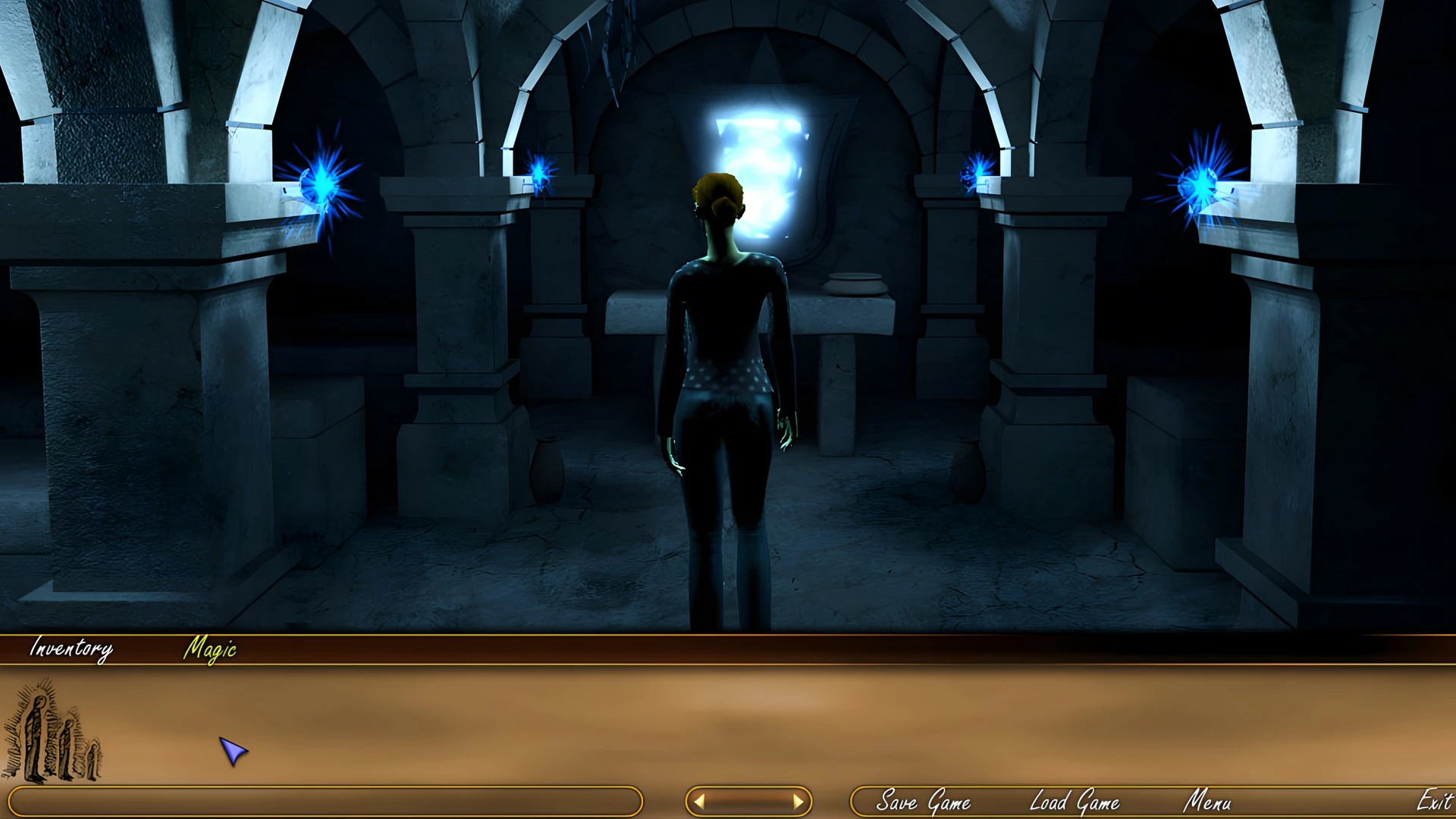Open the Menu
The width and height of the screenshot is (1456, 819).
[x=1207, y=802]
